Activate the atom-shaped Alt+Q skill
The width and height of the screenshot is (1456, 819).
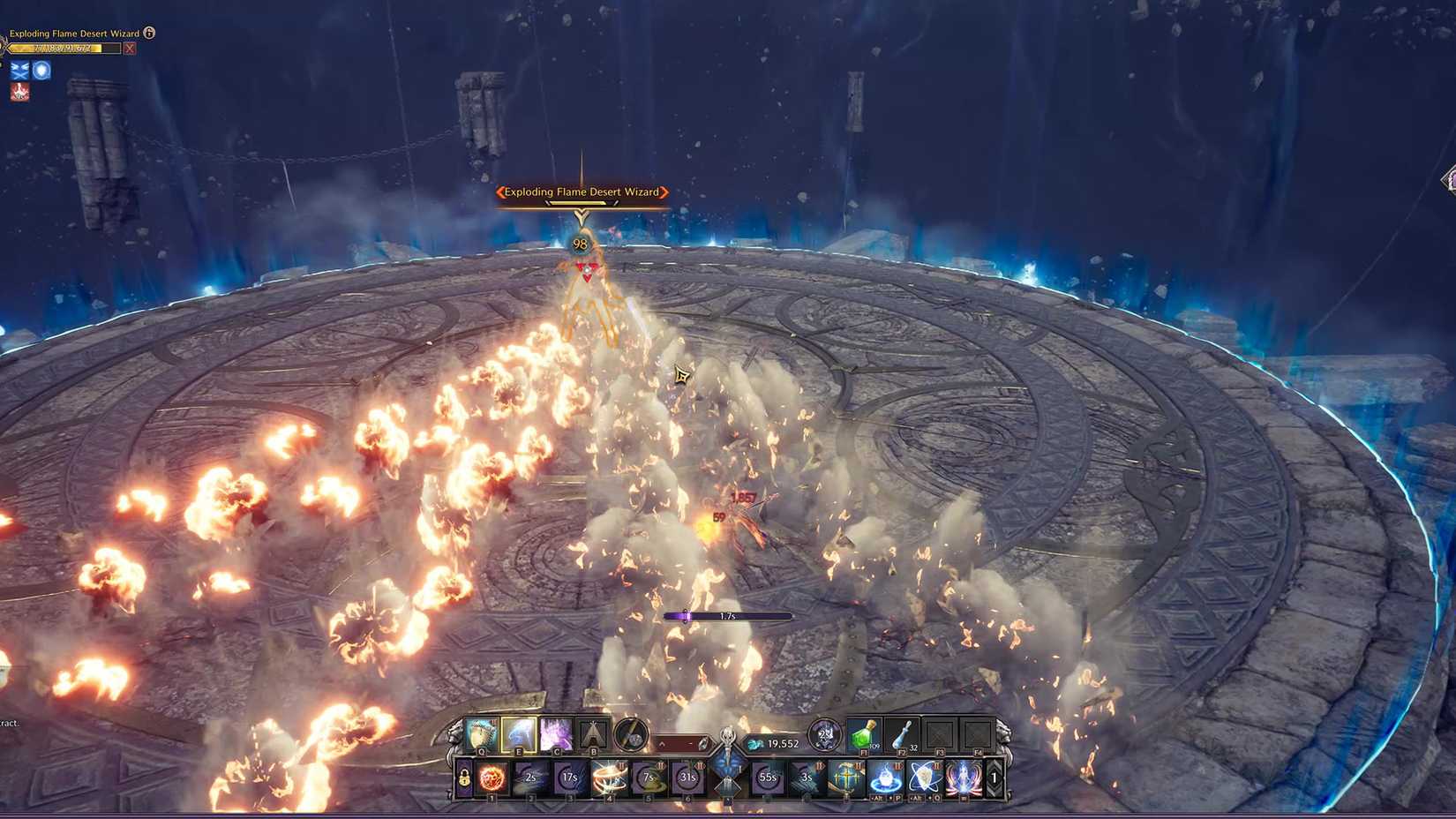click(927, 779)
